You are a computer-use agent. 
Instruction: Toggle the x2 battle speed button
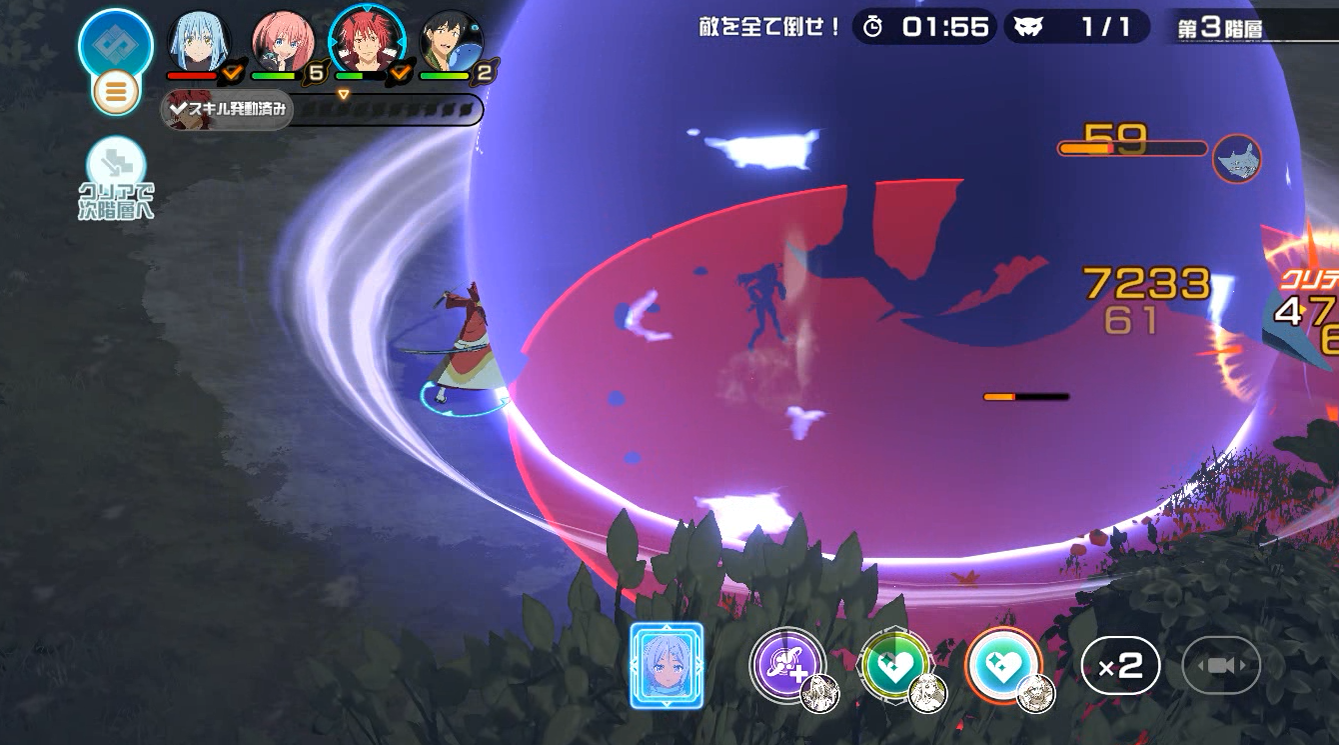pos(1120,666)
